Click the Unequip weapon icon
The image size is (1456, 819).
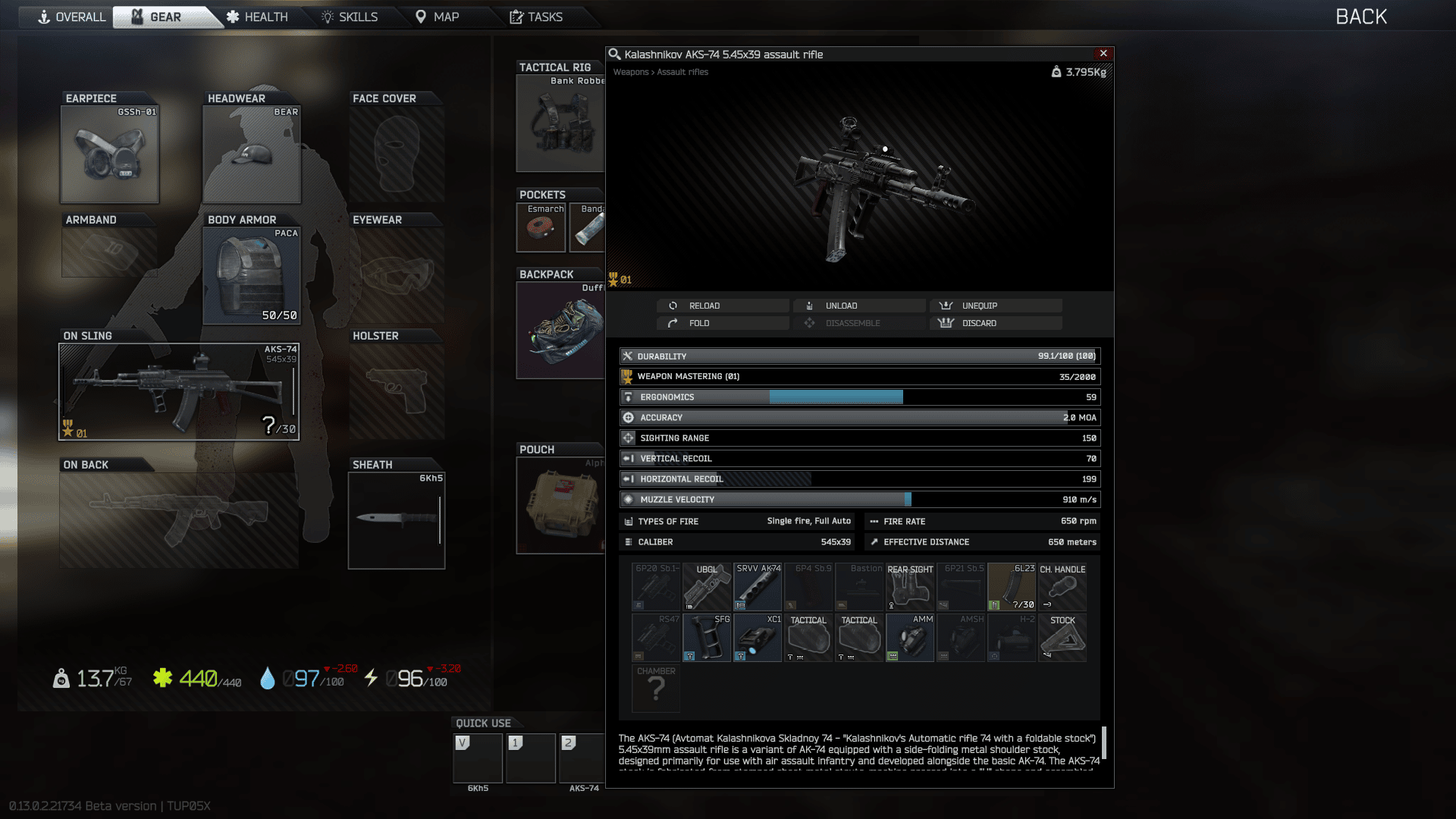pos(946,306)
